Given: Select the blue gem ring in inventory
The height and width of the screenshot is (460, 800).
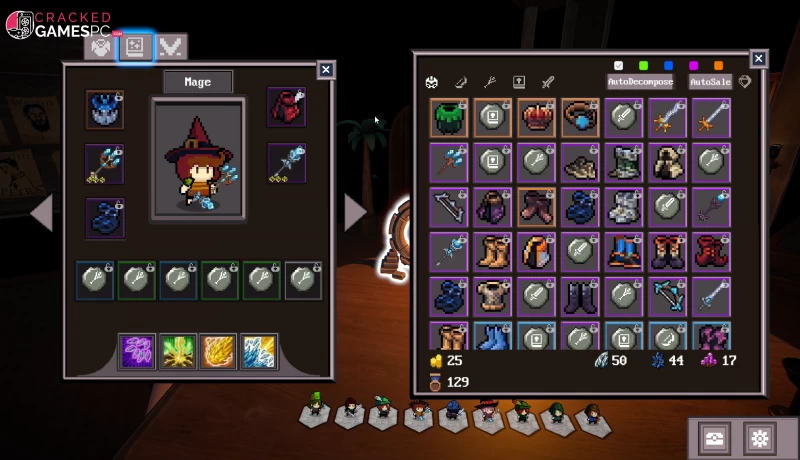Looking at the screenshot, I should click(x=580, y=117).
